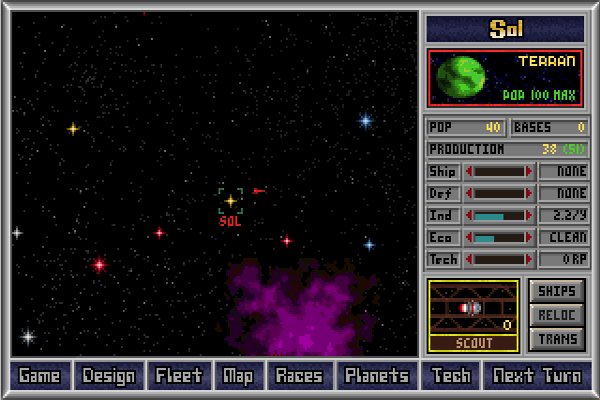Toggle the Tech slider label lock
The height and width of the screenshot is (400, 600).
pos(443,260)
